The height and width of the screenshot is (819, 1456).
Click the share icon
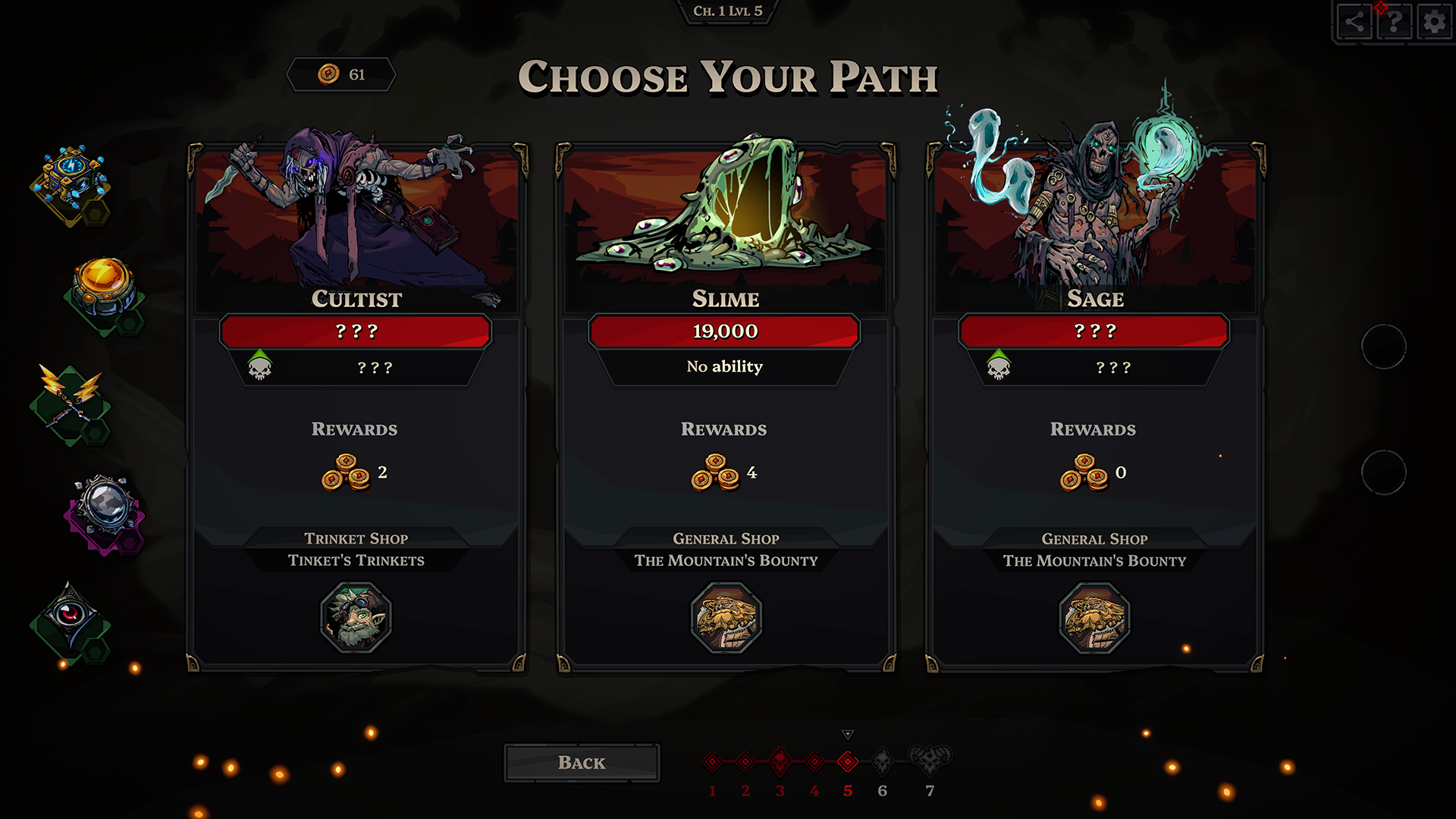1354,22
